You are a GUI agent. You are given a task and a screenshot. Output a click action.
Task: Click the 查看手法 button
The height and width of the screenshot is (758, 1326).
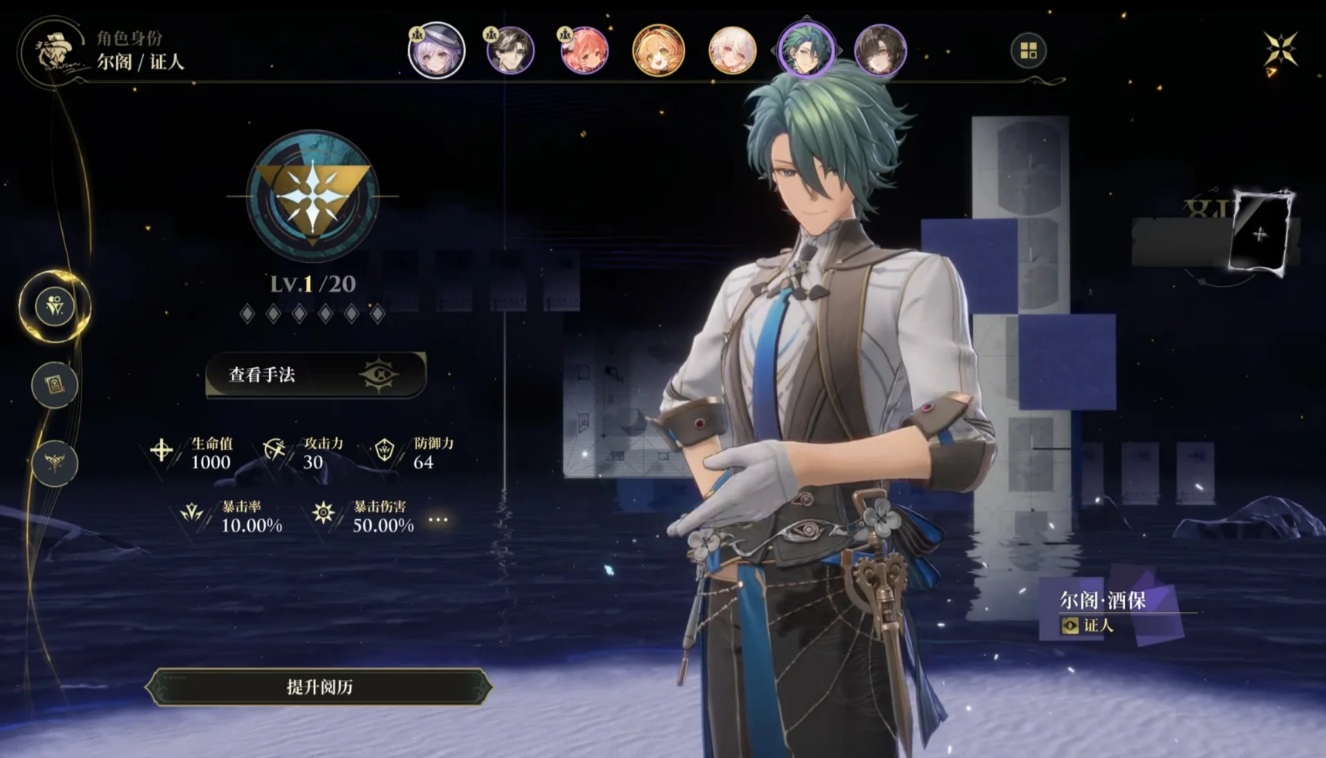point(315,375)
